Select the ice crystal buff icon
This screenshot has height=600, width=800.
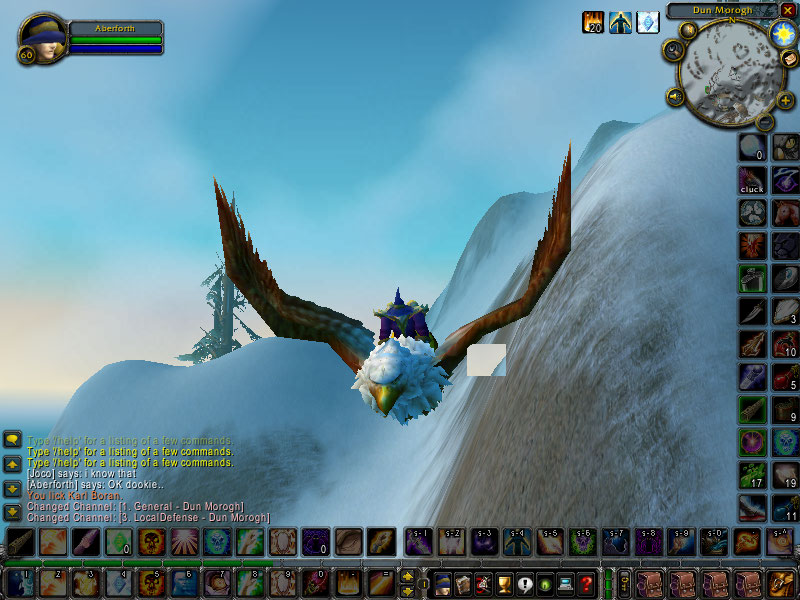click(x=648, y=22)
